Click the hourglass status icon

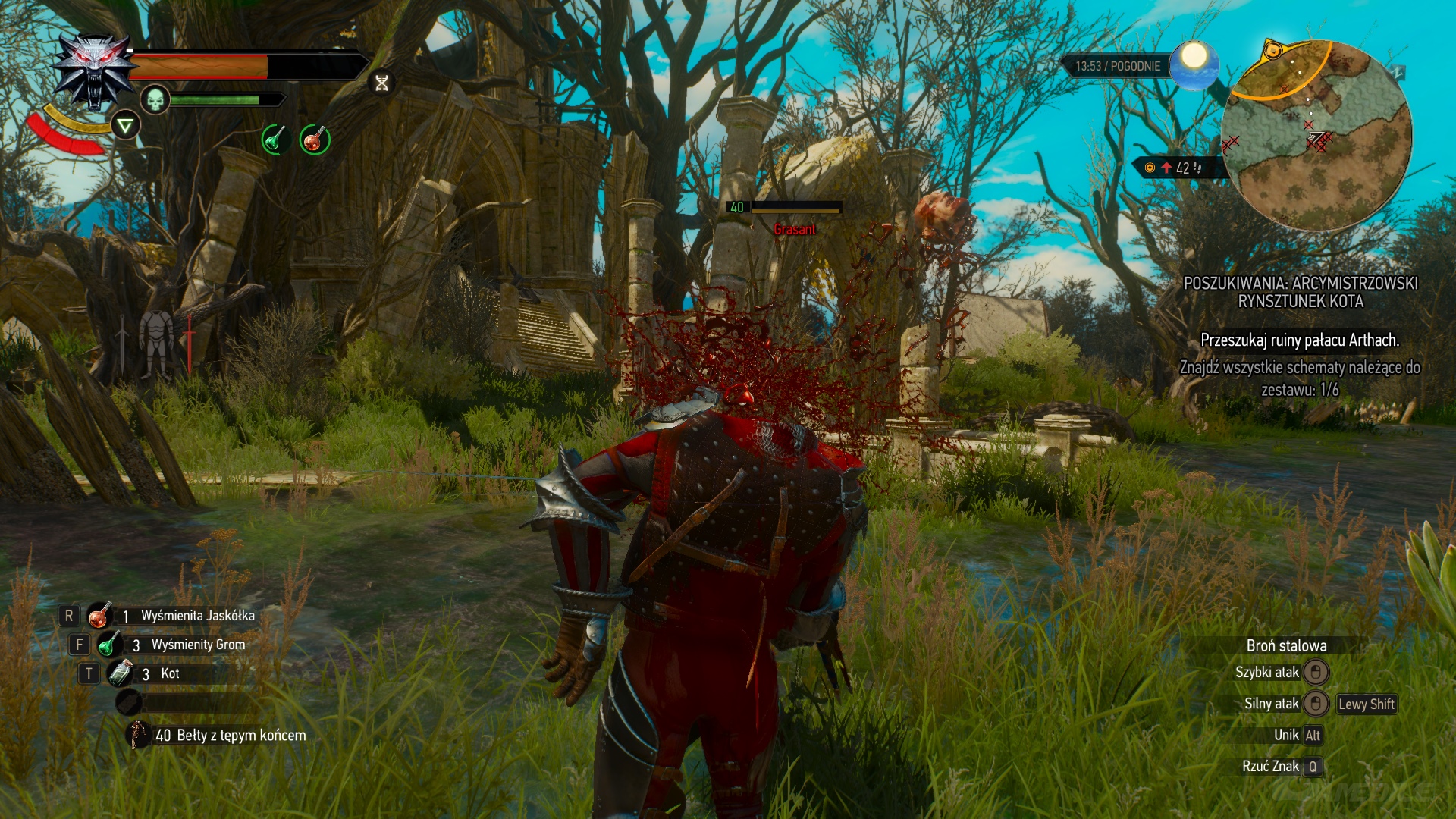(x=381, y=83)
